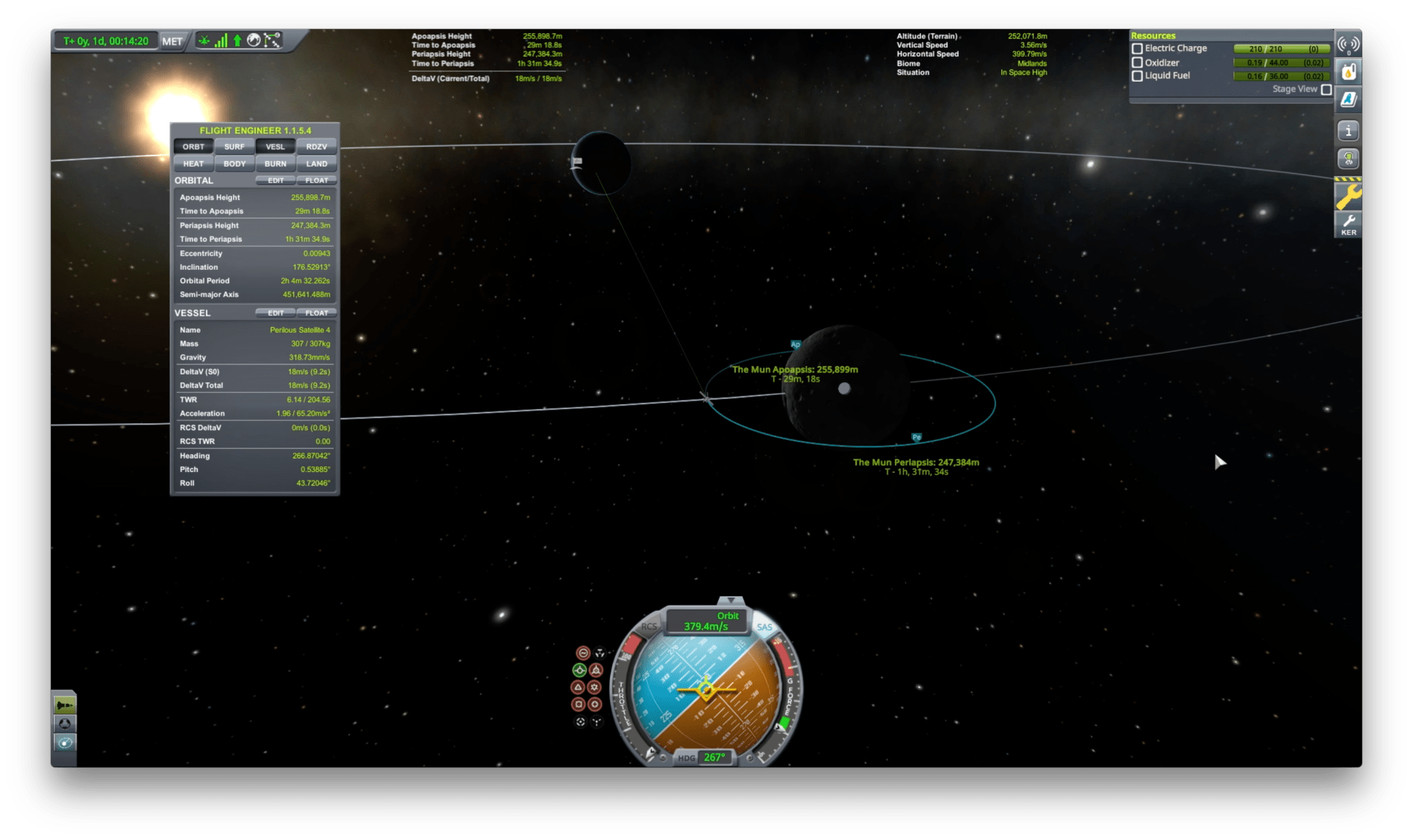
Task: Open the BURN readout section
Action: click(275, 164)
